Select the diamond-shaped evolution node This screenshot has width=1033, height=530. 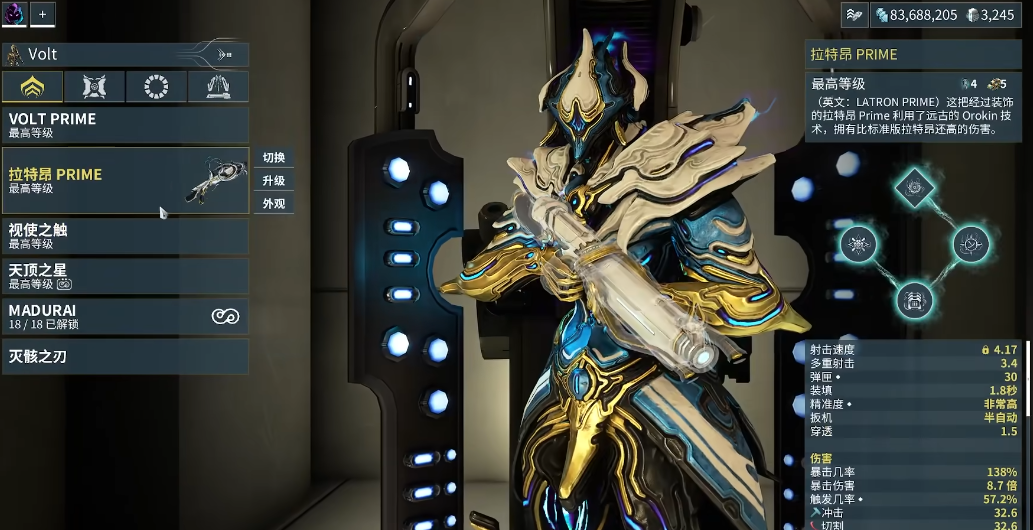913,185
